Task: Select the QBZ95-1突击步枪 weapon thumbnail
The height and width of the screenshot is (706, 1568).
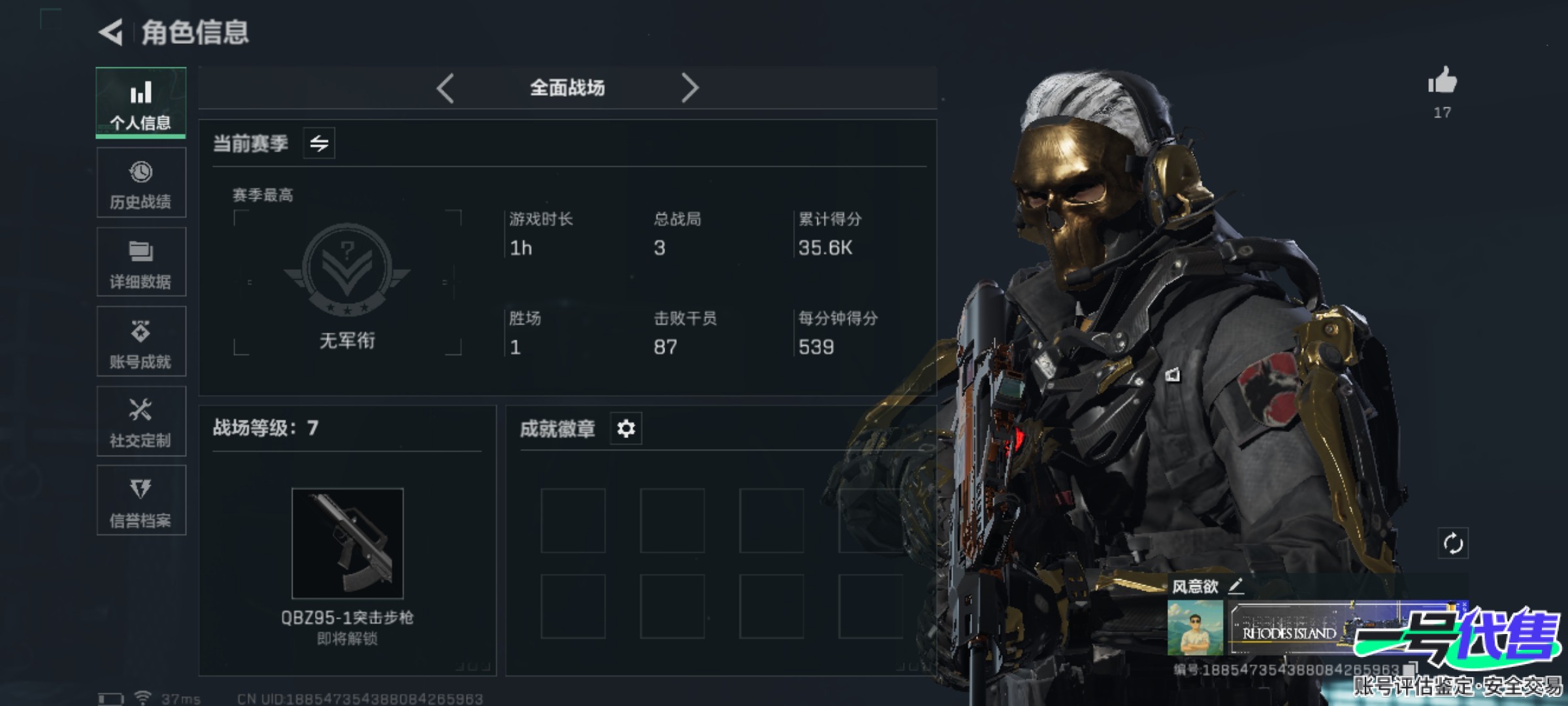Action: [x=348, y=543]
